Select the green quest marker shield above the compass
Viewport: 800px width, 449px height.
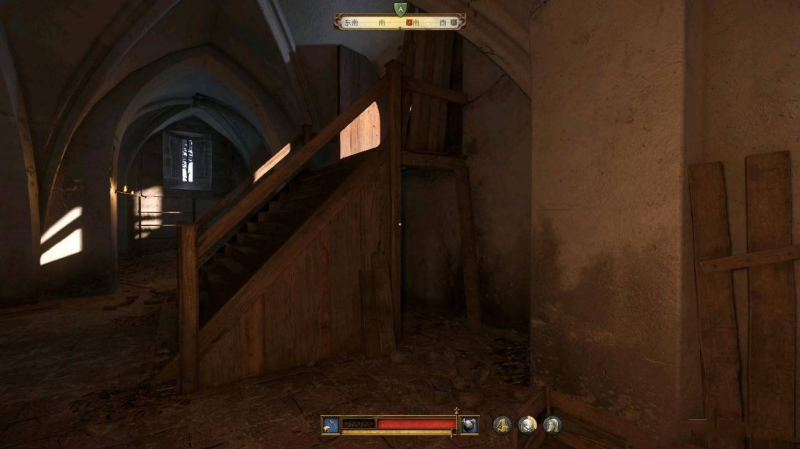click(x=400, y=8)
